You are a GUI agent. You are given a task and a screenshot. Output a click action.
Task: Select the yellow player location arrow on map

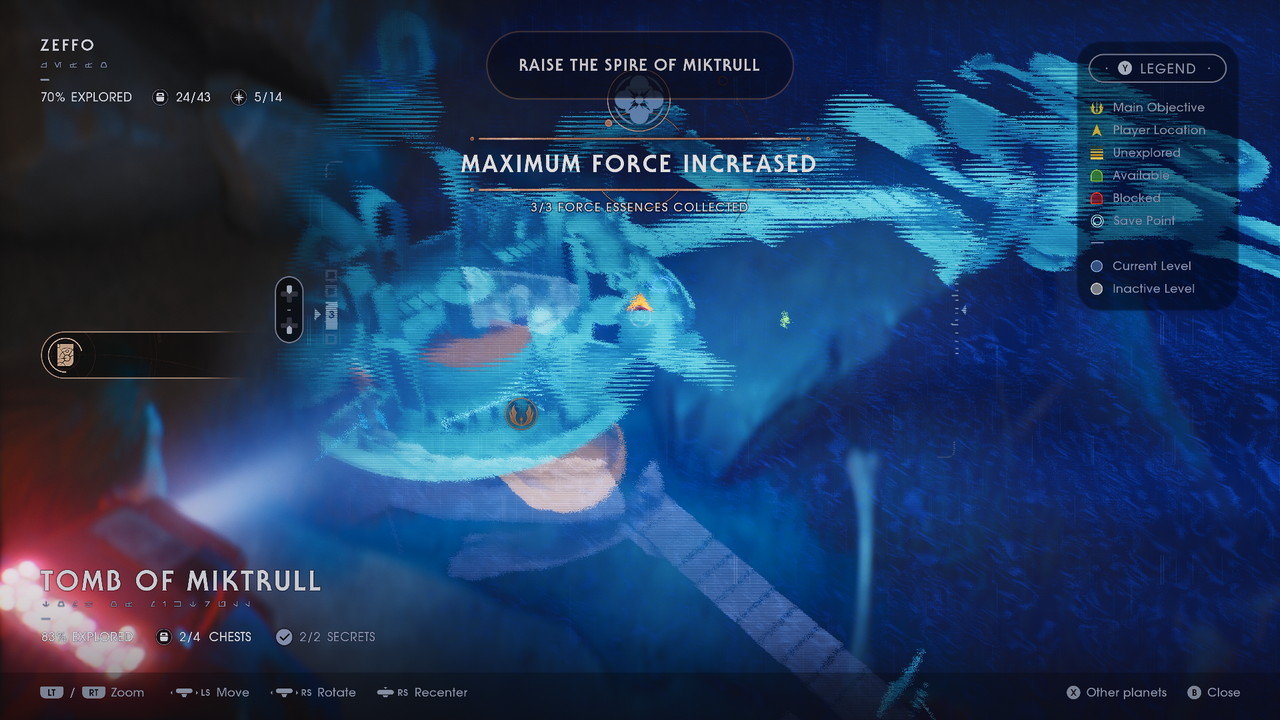coord(639,300)
